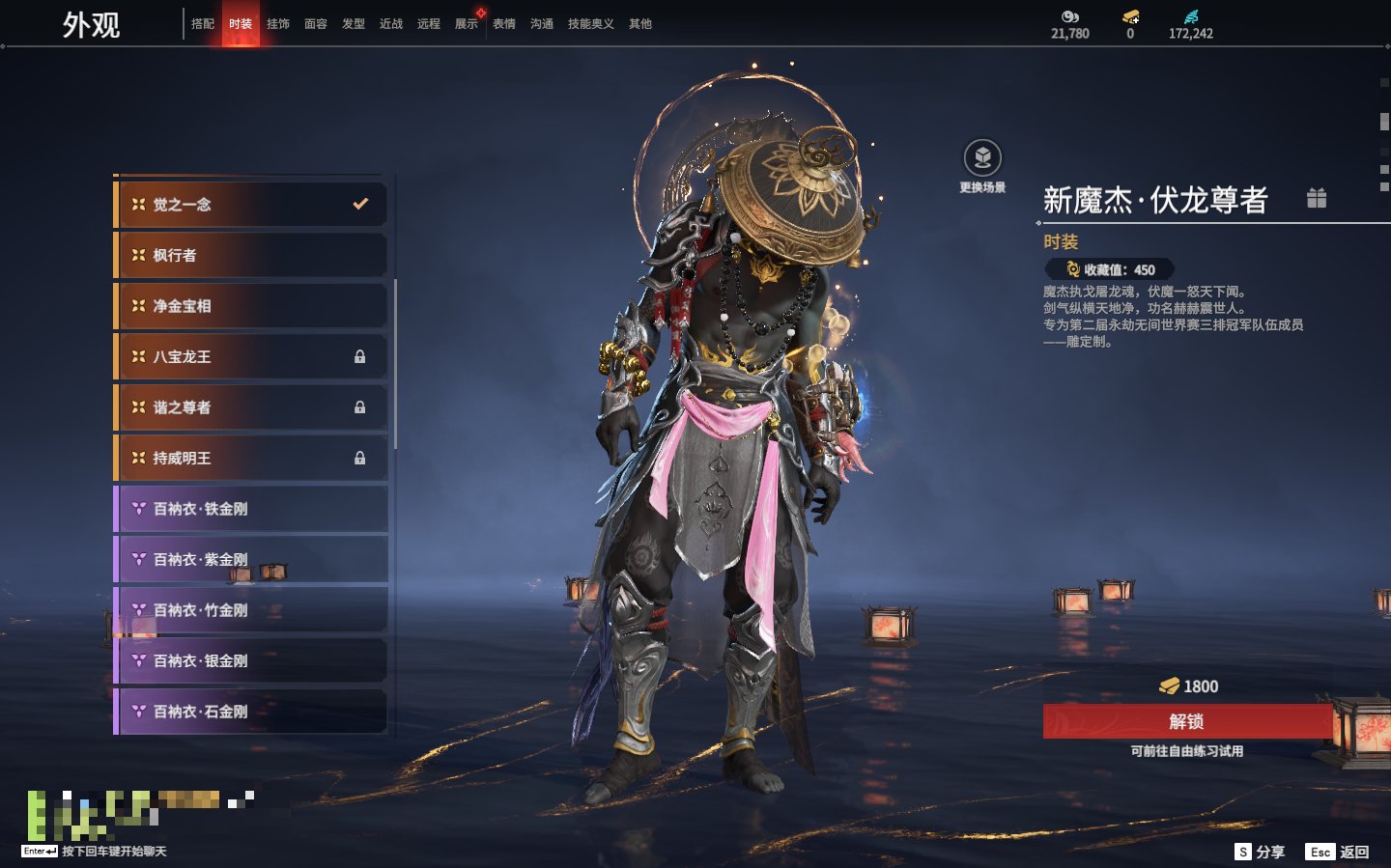This screenshot has width=1391, height=868.
Task: Switch to the 发型 tab
Action: coord(354,24)
